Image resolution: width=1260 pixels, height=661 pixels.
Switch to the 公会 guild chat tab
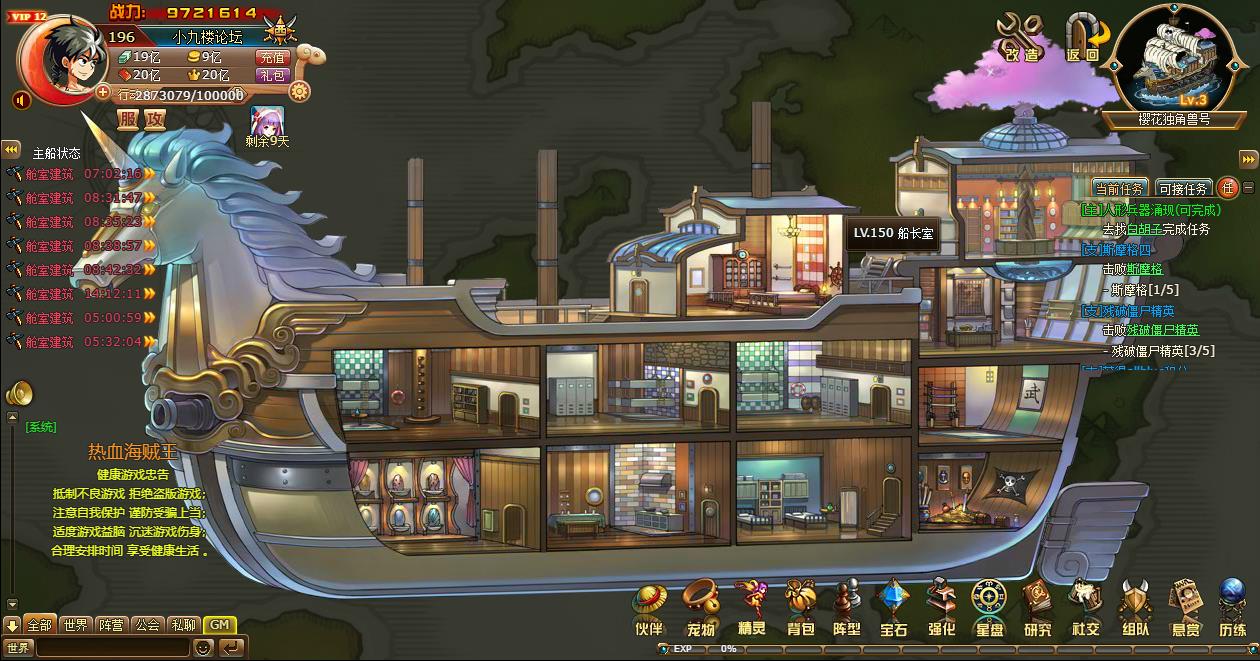click(148, 625)
